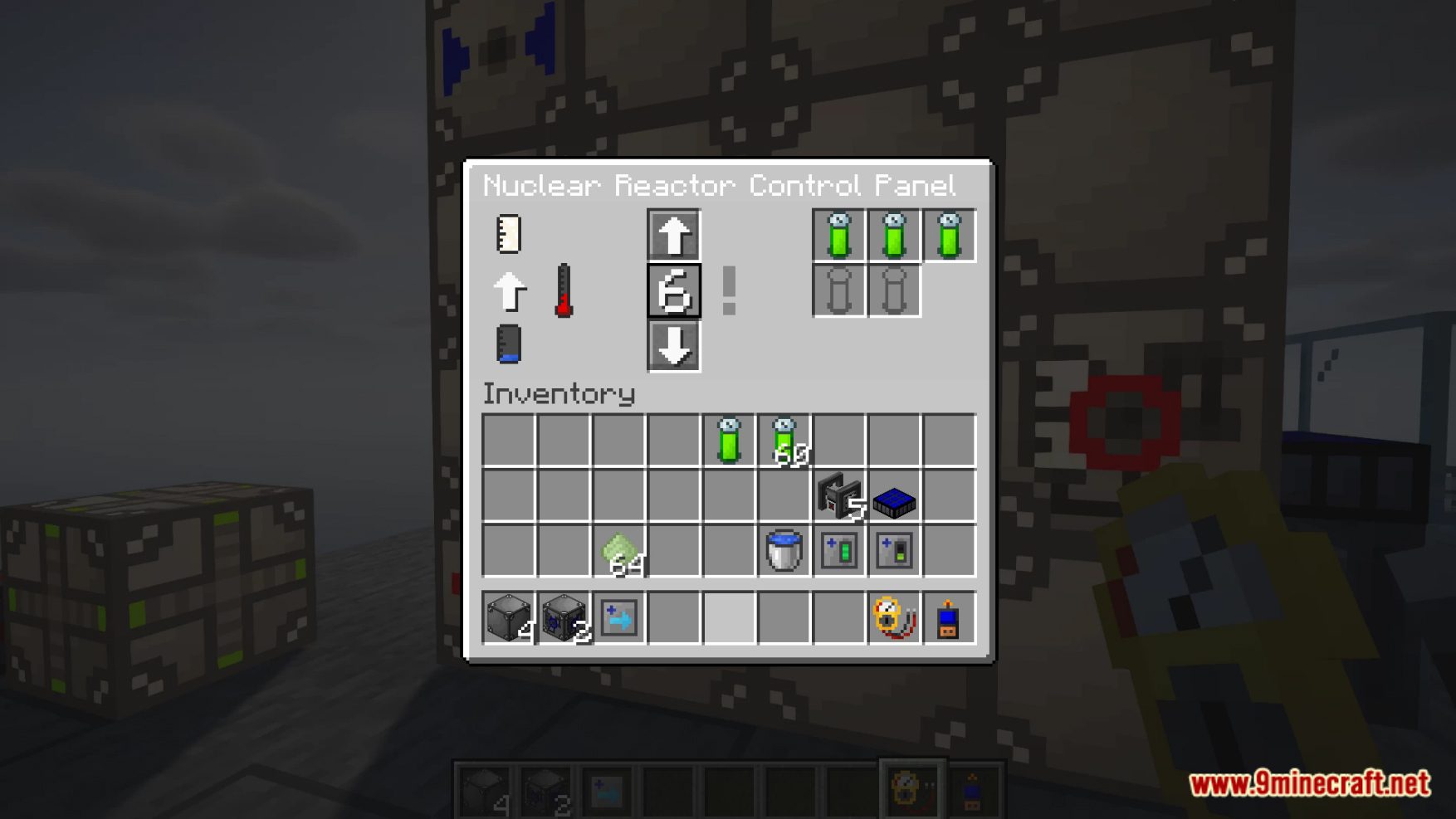
Task: Select the solar panel item in inventory
Action: [x=895, y=501]
